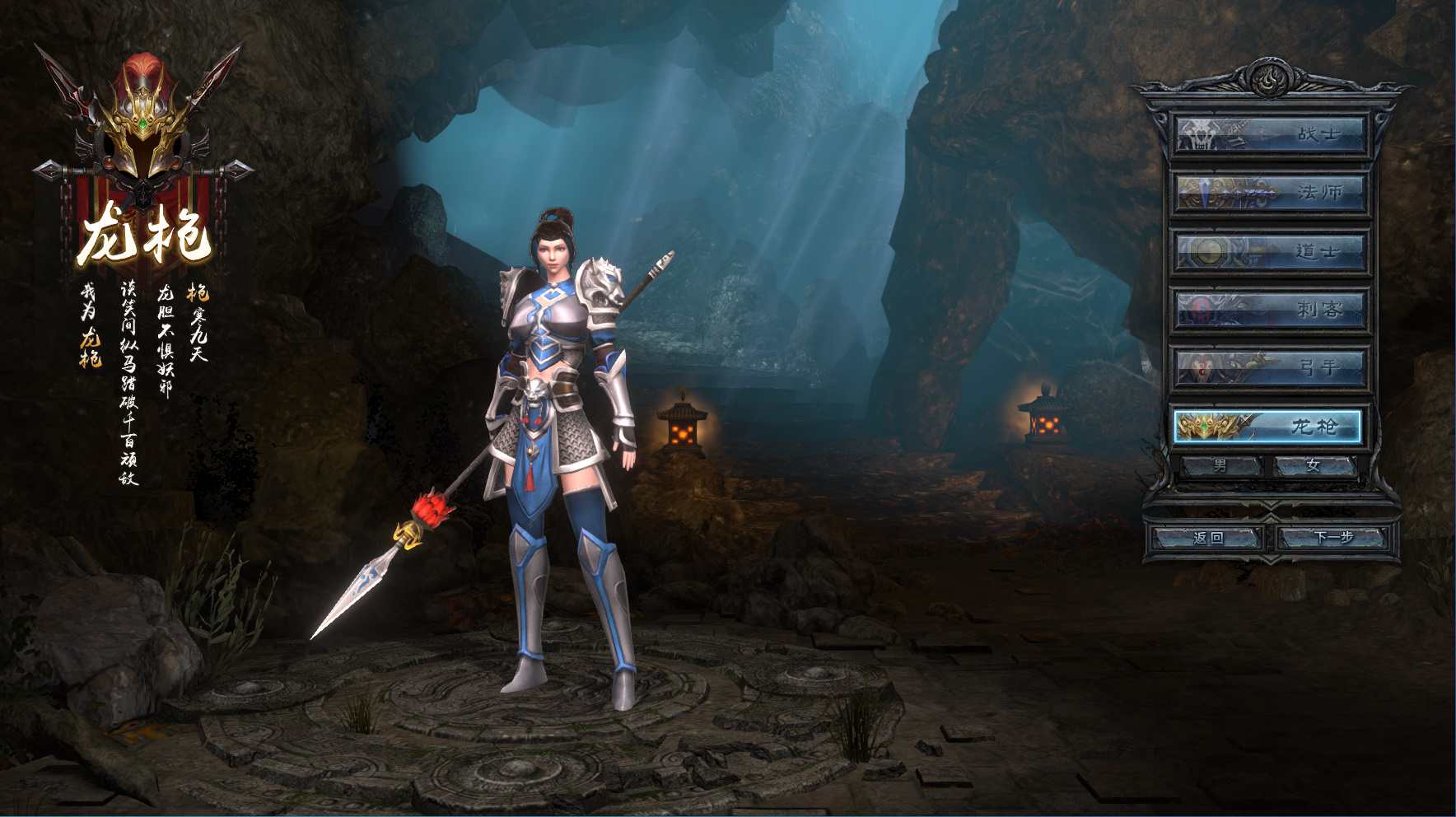This screenshot has height=817, width=1456.
Task: Choose the 法师 mage class
Action: click(1269, 193)
